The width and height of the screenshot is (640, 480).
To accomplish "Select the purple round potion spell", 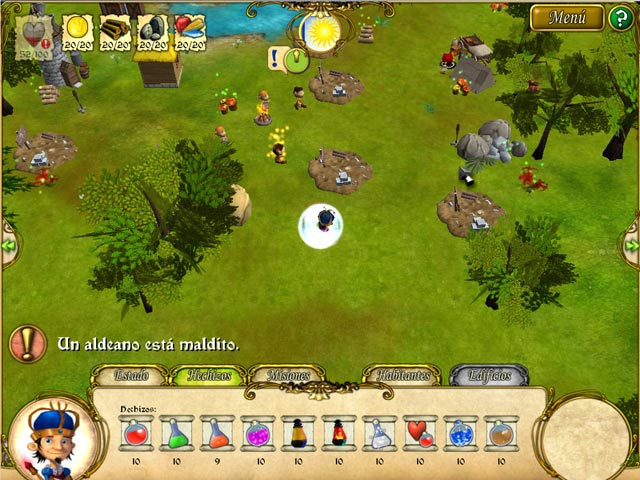I will click(x=258, y=433).
